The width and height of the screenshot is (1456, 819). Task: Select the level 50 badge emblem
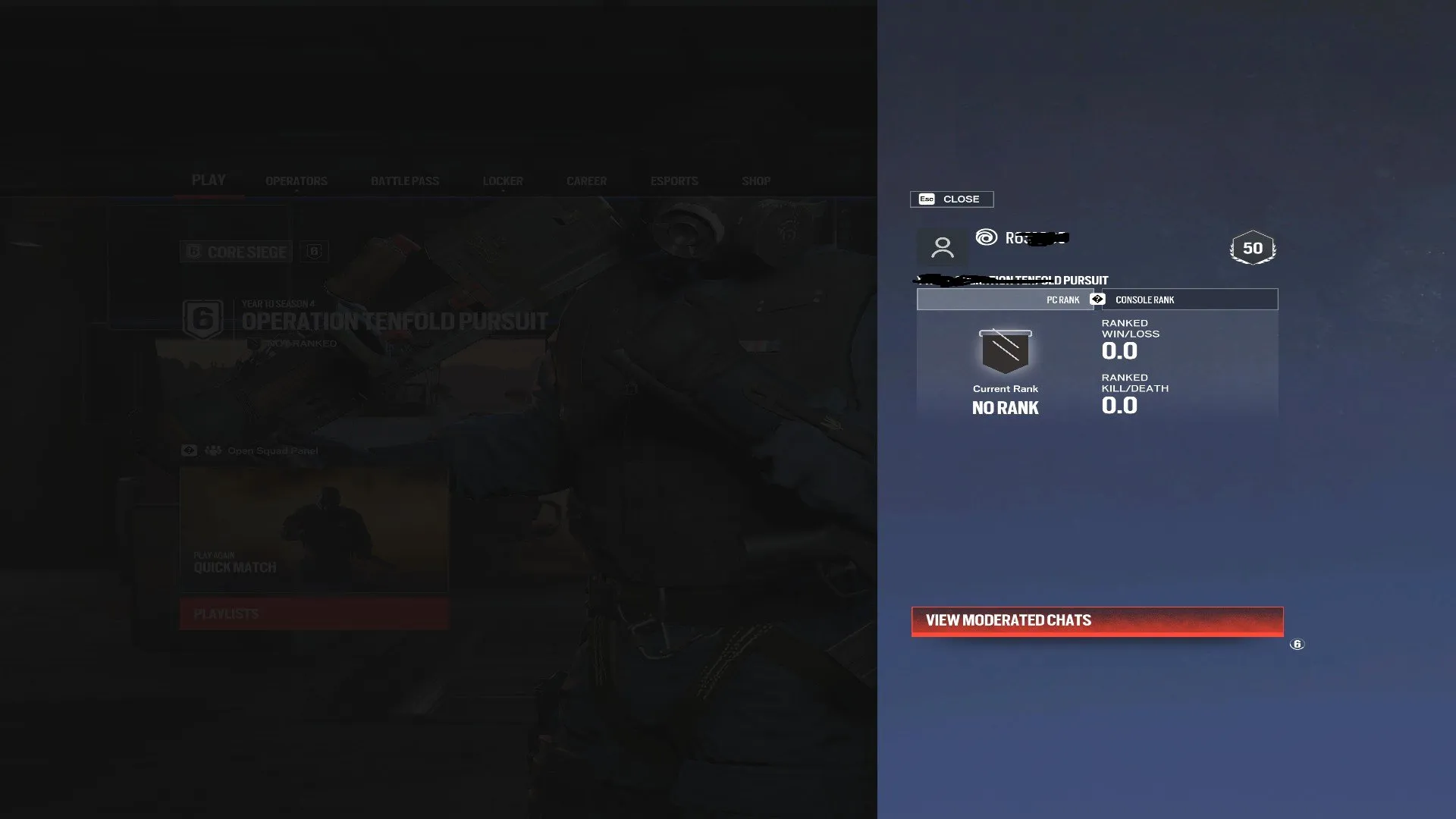tap(1251, 246)
